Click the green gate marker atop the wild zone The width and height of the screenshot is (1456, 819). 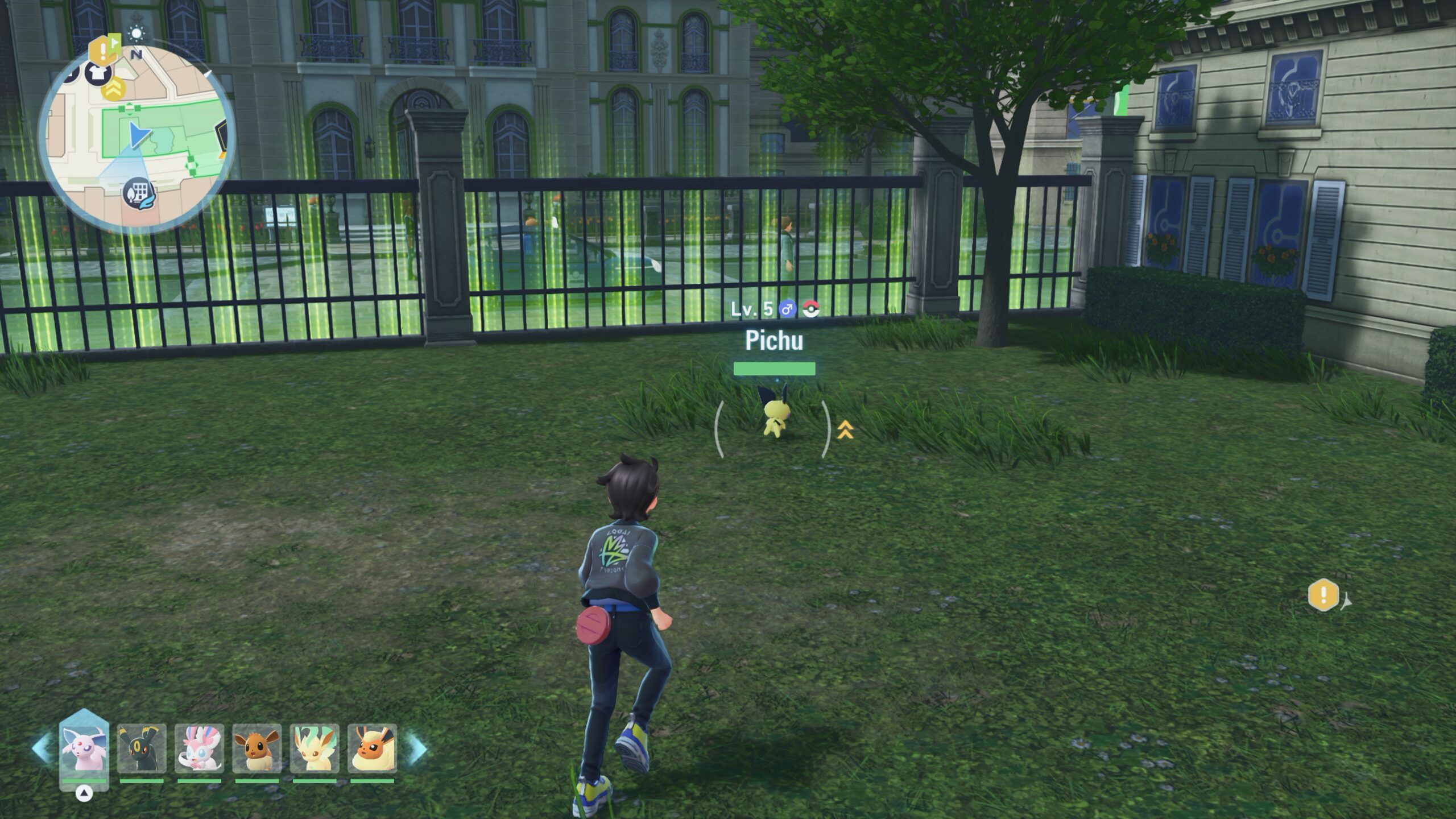tap(129, 109)
